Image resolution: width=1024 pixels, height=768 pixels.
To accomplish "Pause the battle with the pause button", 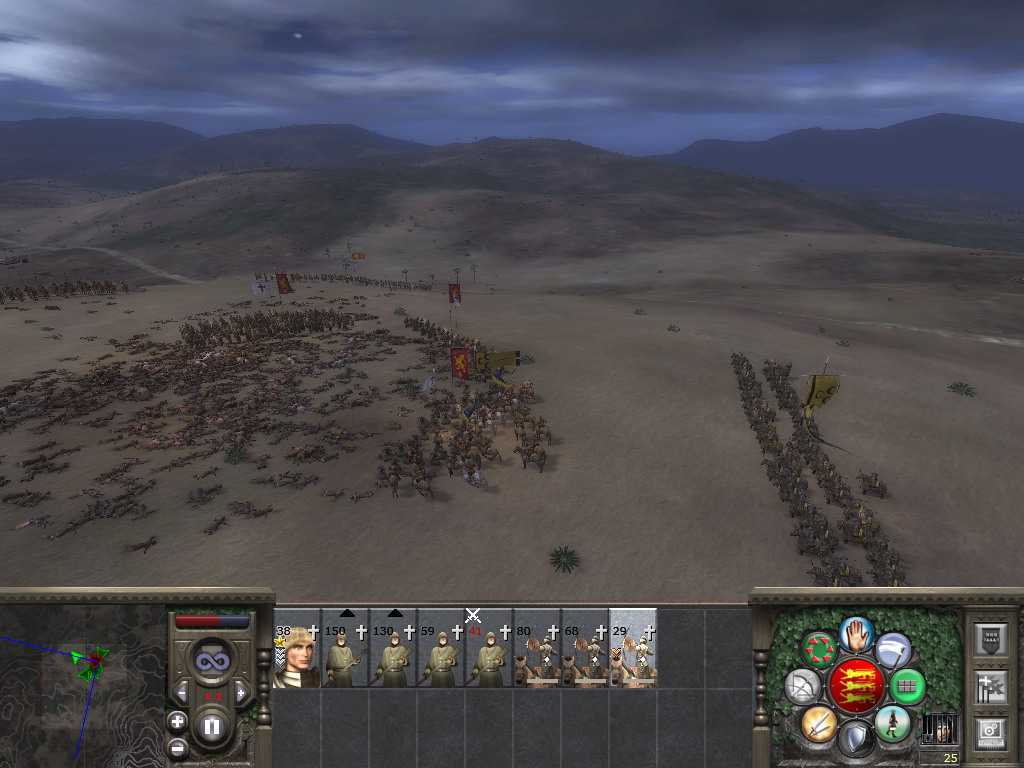I will 211,727.
